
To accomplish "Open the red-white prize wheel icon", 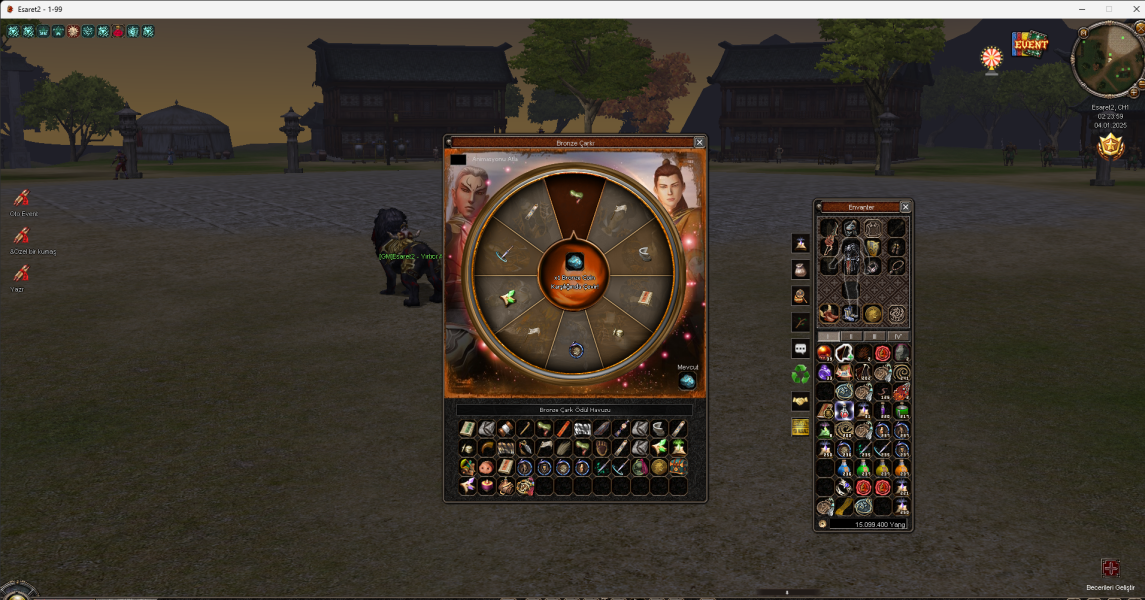I will click(x=991, y=58).
